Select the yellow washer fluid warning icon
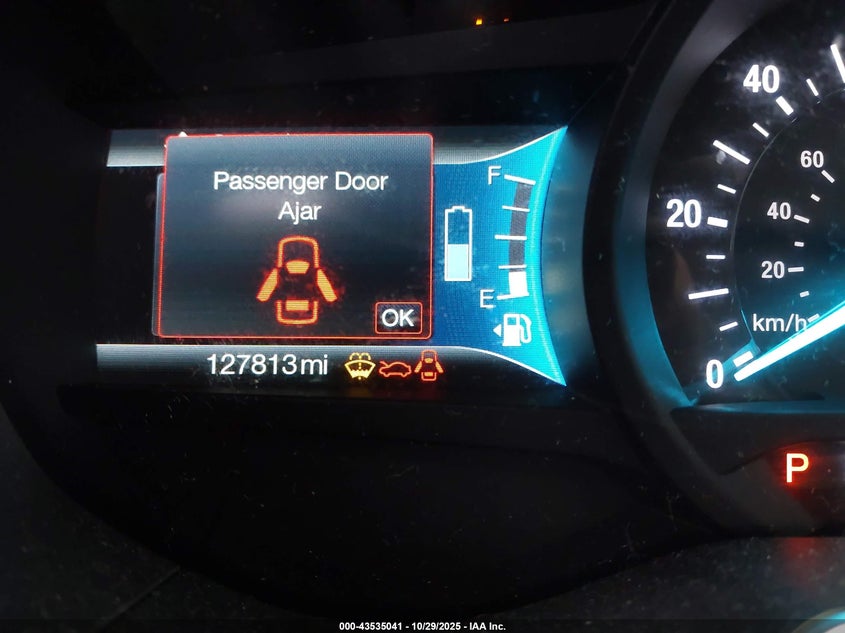The height and width of the screenshot is (633, 845). click(360, 367)
